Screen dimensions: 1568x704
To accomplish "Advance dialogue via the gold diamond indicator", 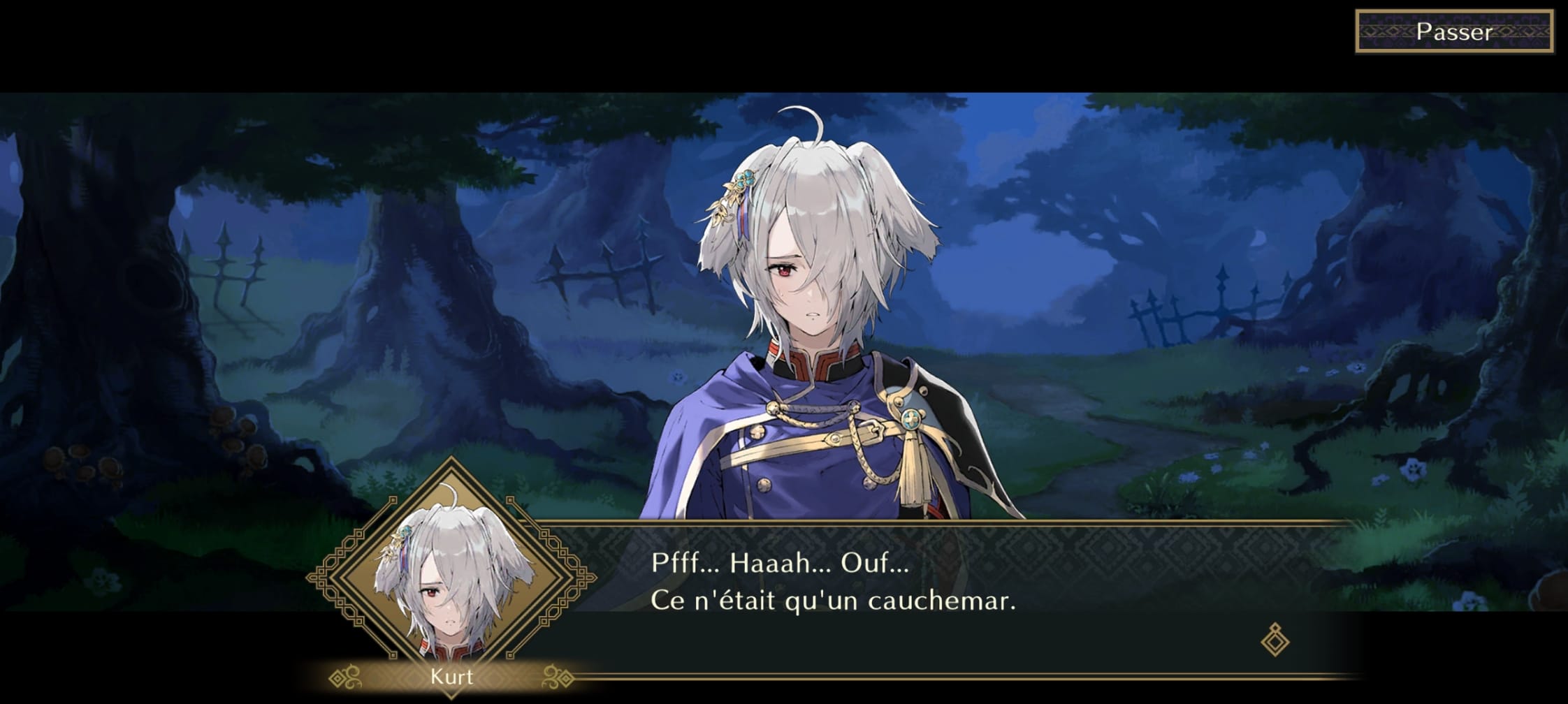I will click(1275, 639).
